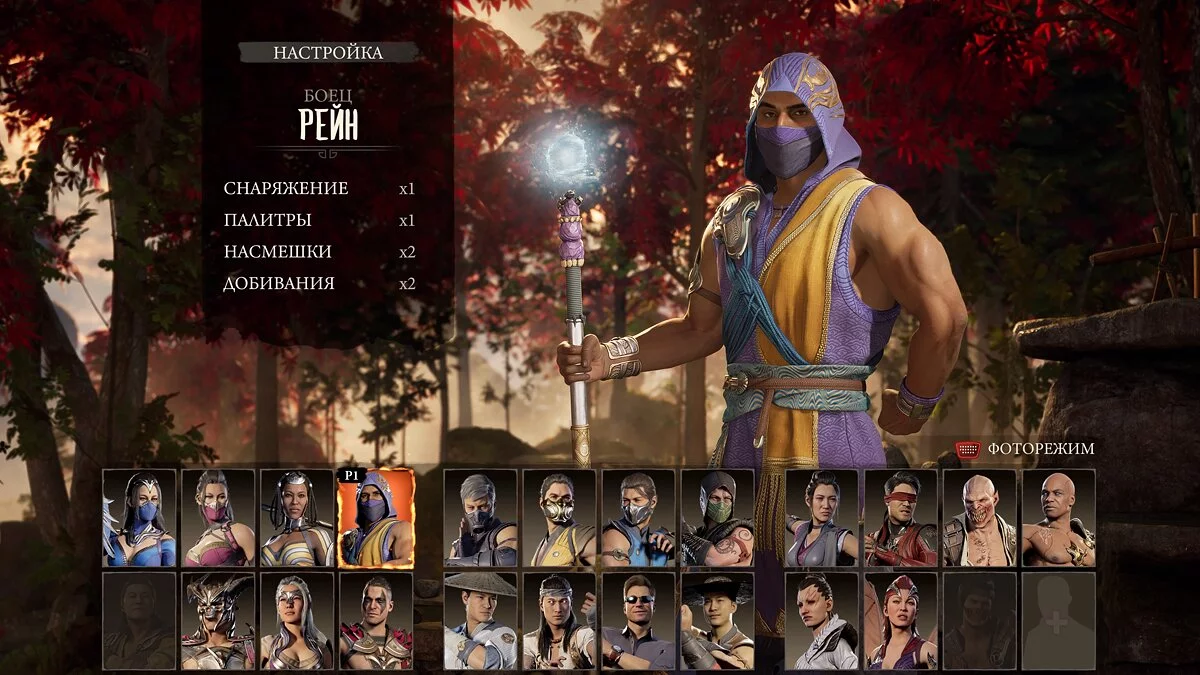Choose Kung Lao's portrait with the black hat
This screenshot has width=1200, height=675.
click(x=717, y=621)
